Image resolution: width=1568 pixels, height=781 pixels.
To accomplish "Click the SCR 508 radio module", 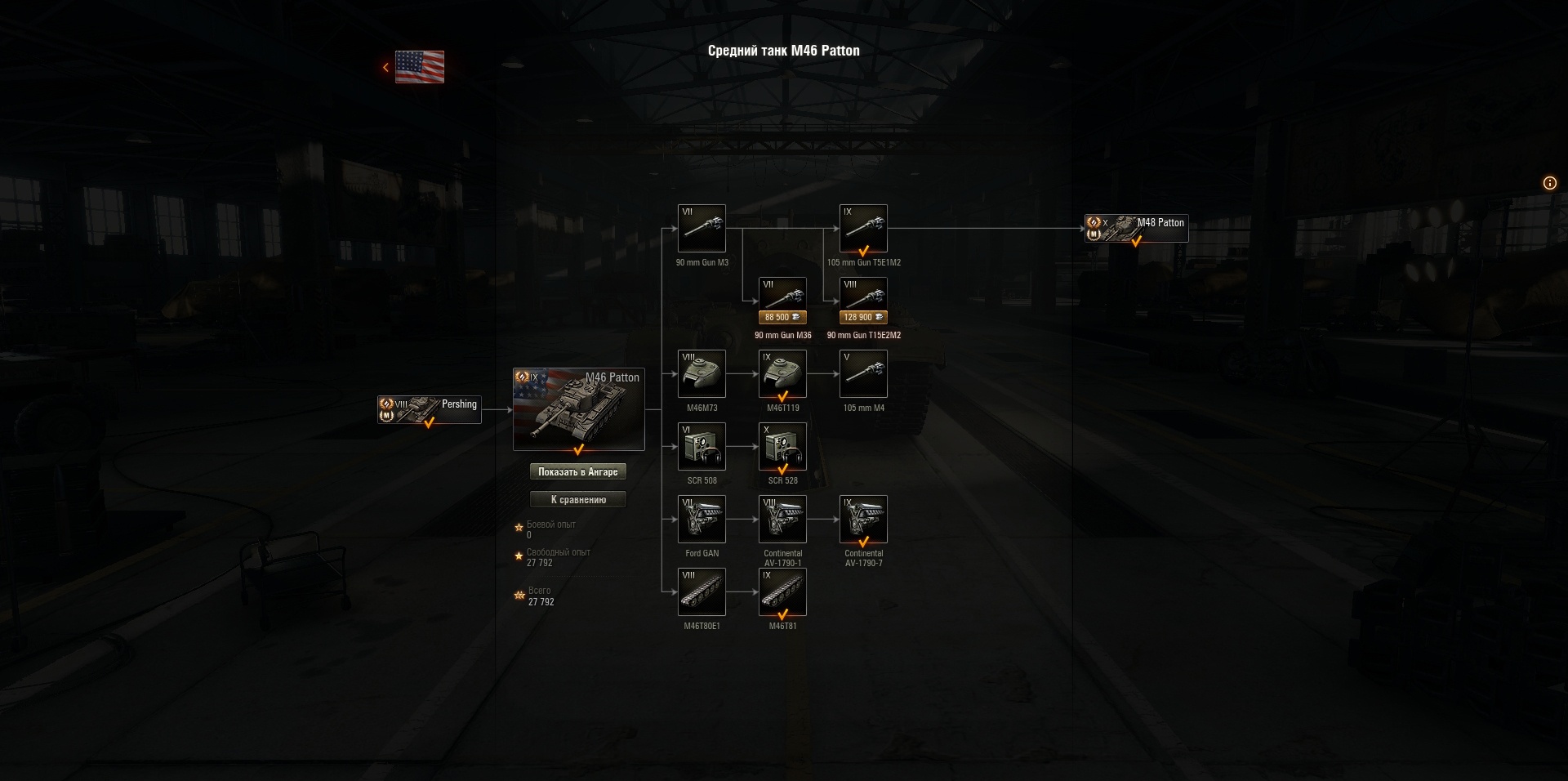I will tap(702, 447).
